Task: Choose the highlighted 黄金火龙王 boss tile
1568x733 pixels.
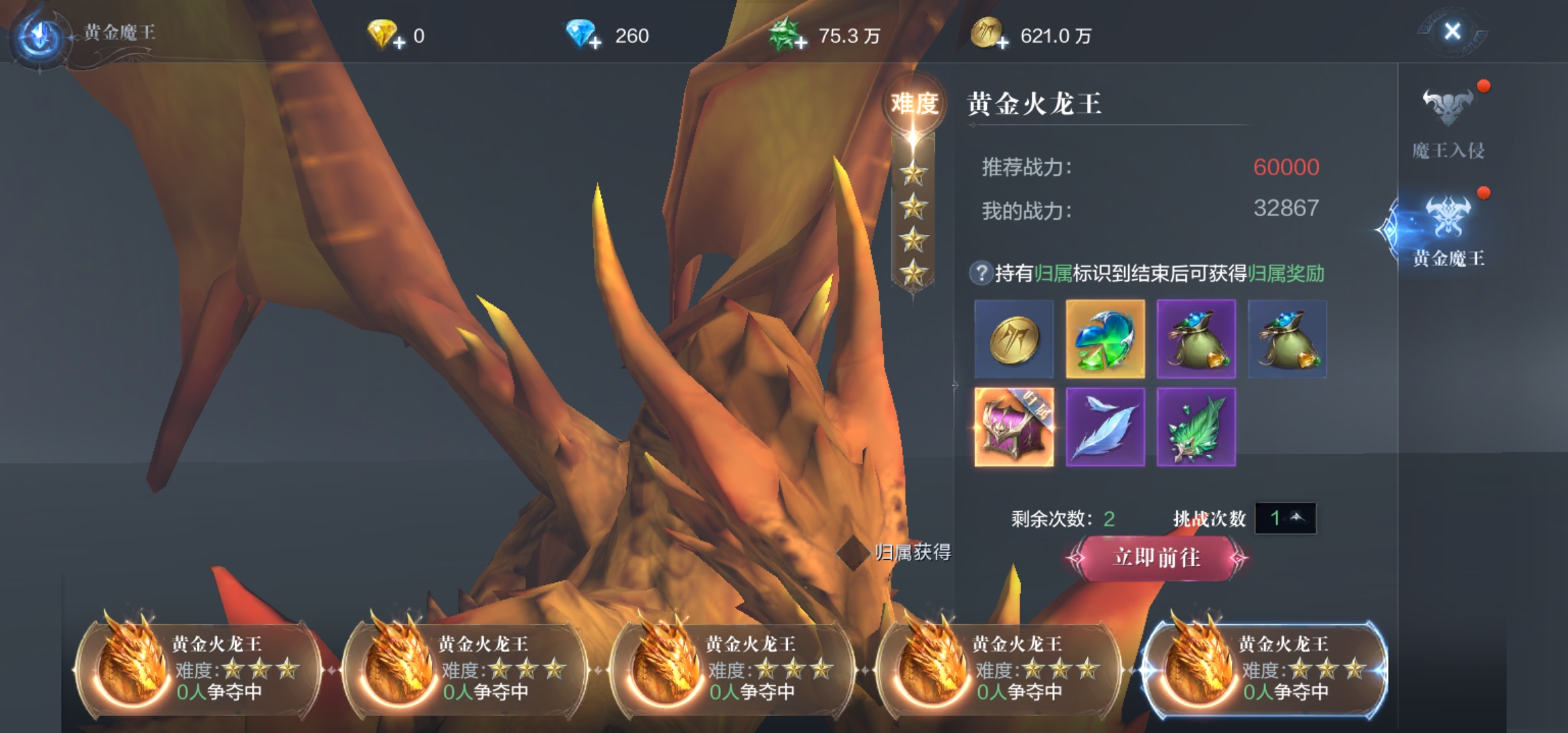Action: click(1265, 669)
